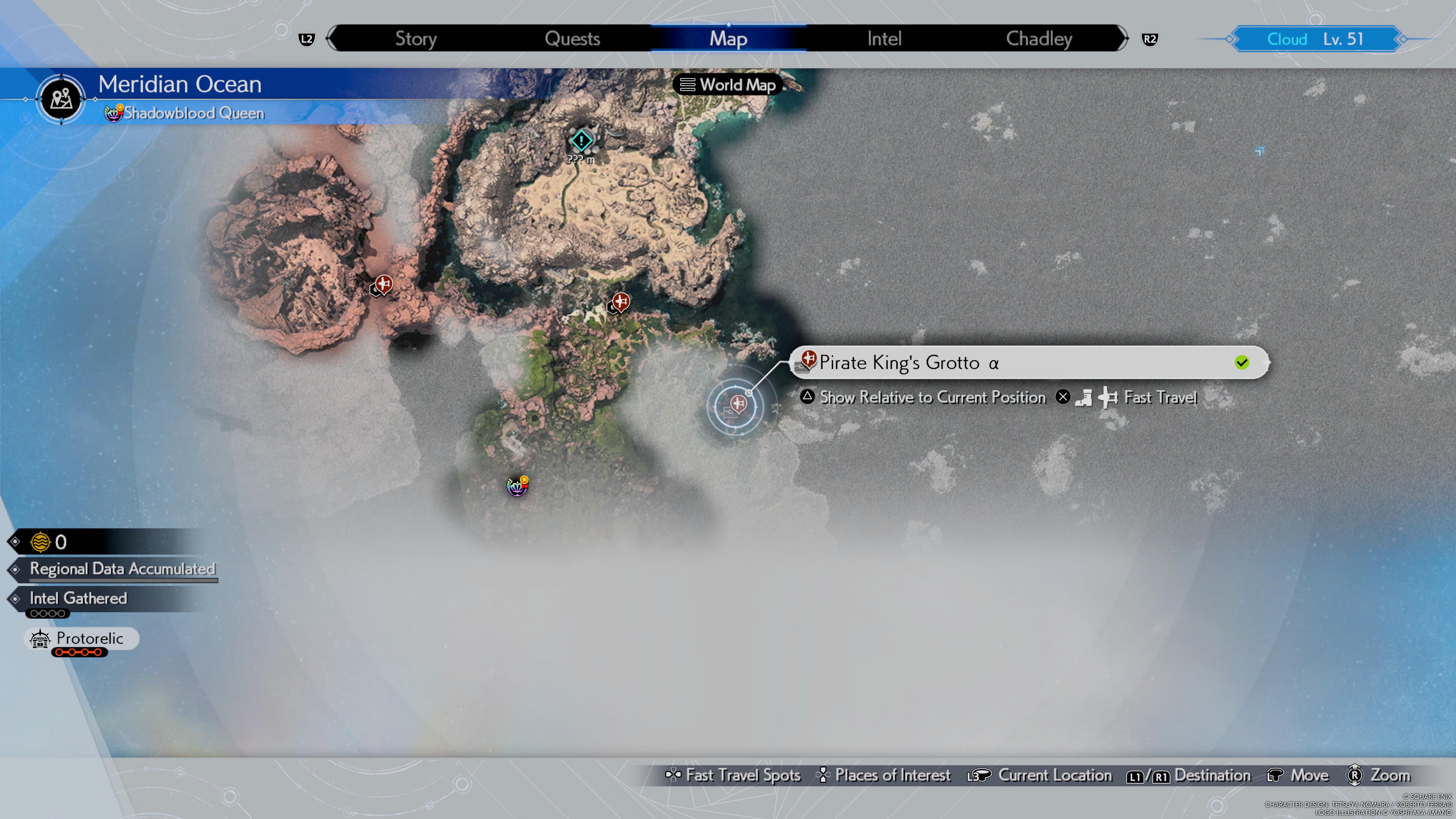
Task: Switch to the Intel tab
Action: pos(884,38)
